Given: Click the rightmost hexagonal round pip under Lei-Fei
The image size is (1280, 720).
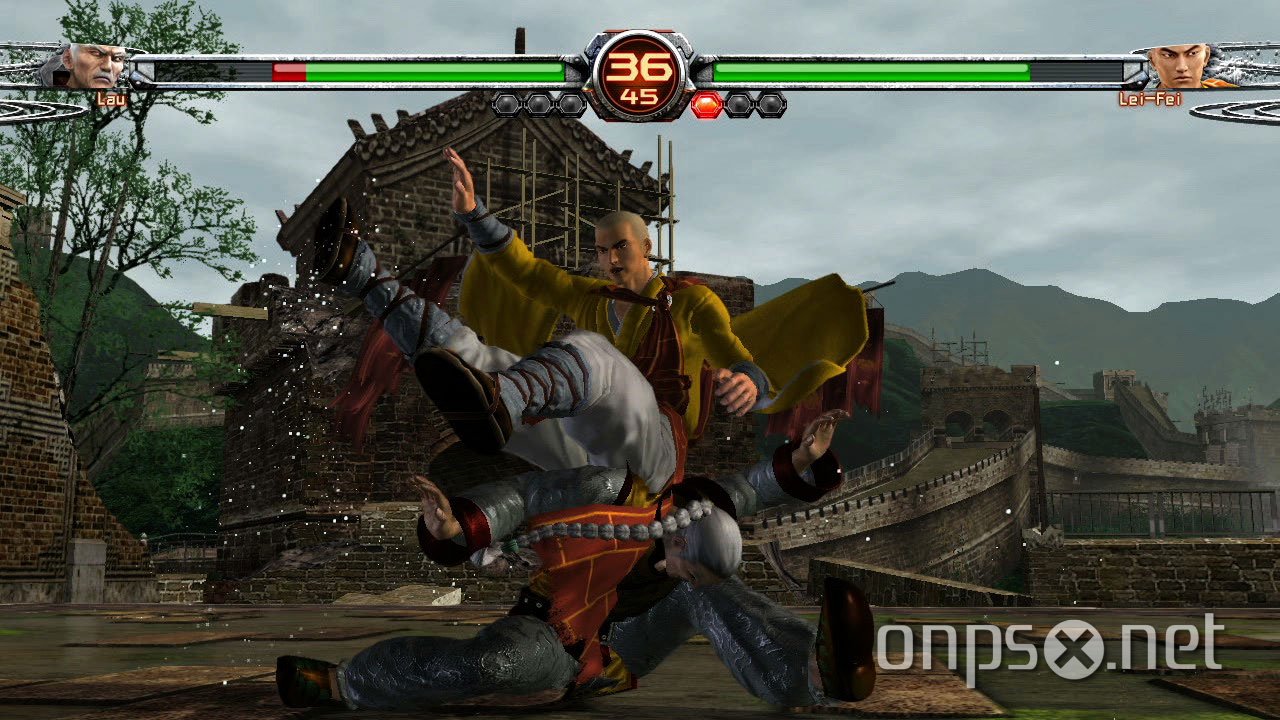Looking at the screenshot, I should [x=770, y=104].
